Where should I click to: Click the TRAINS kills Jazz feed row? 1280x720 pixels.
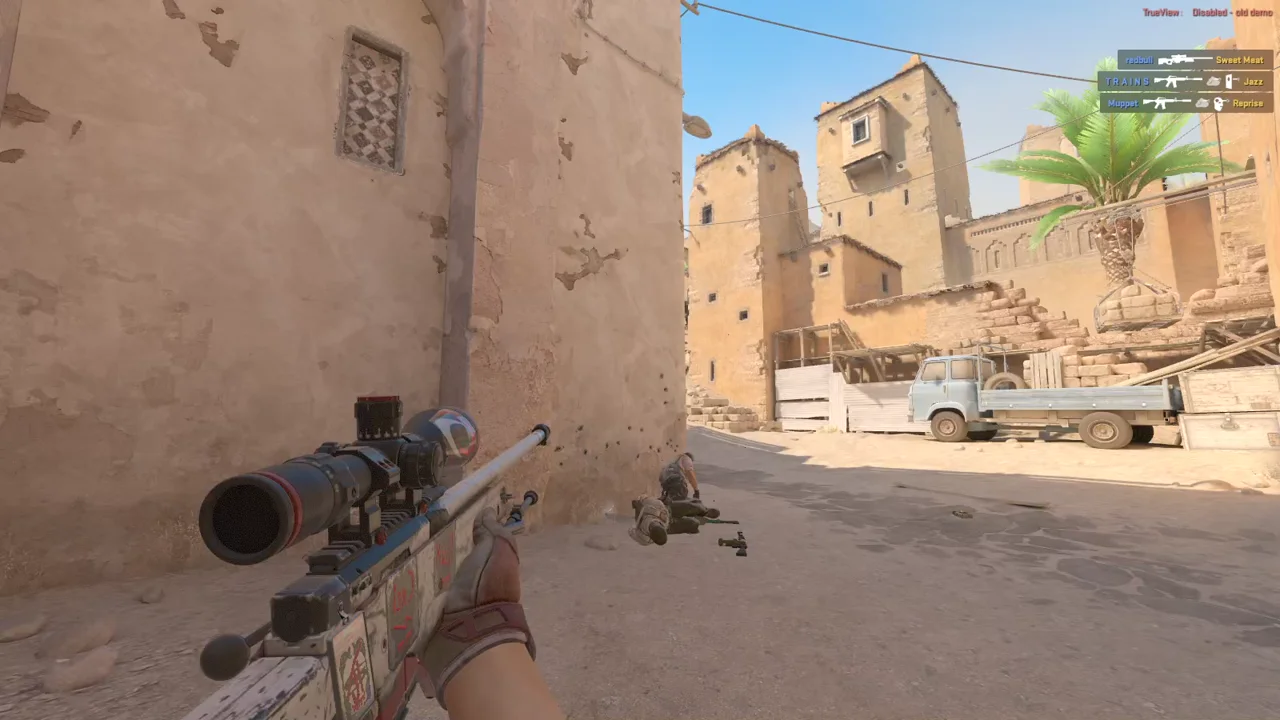[x=1184, y=81]
